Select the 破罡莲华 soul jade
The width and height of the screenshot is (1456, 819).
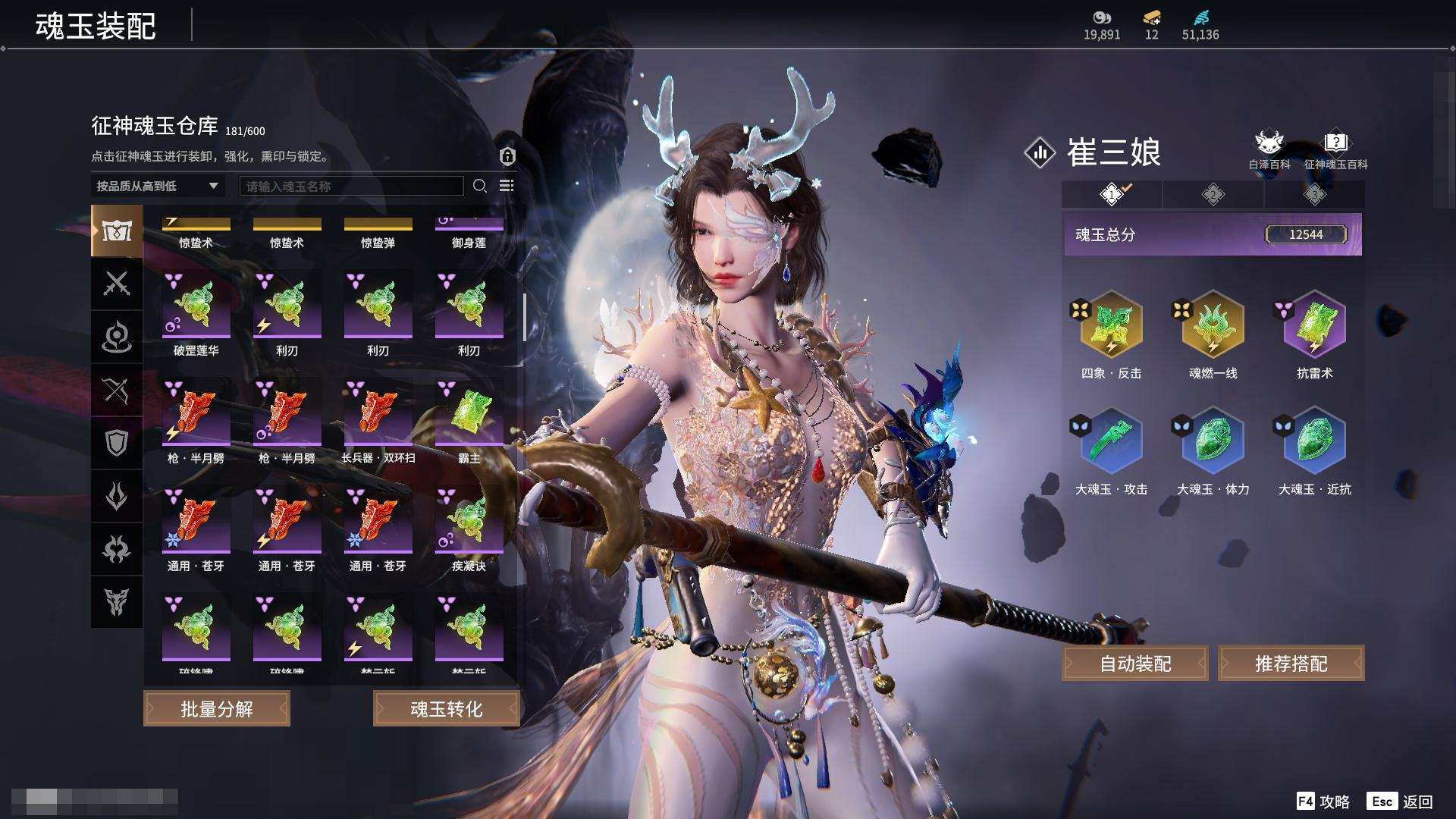tap(196, 306)
